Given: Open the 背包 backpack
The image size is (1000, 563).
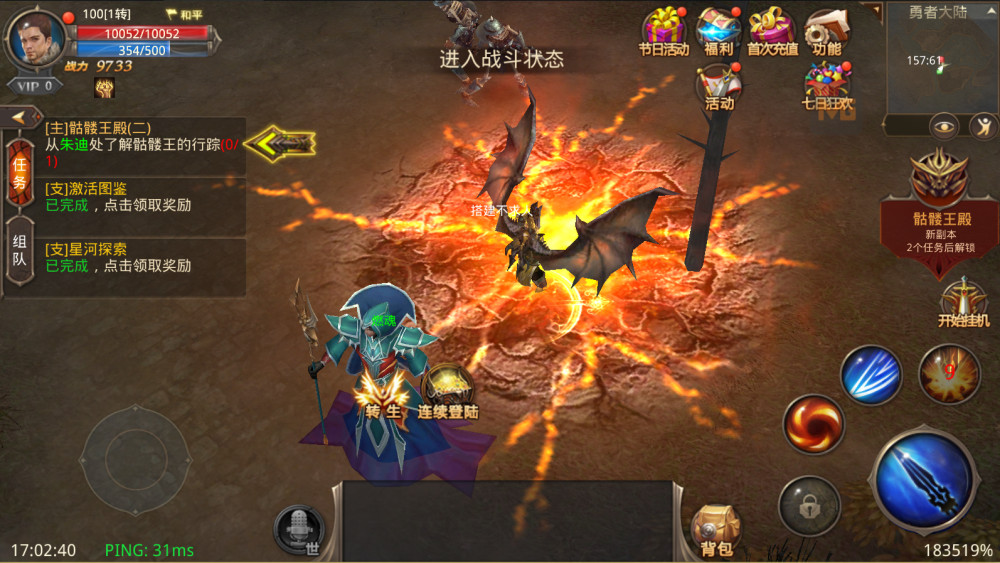Looking at the screenshot, I should click(x=716, y=528).
